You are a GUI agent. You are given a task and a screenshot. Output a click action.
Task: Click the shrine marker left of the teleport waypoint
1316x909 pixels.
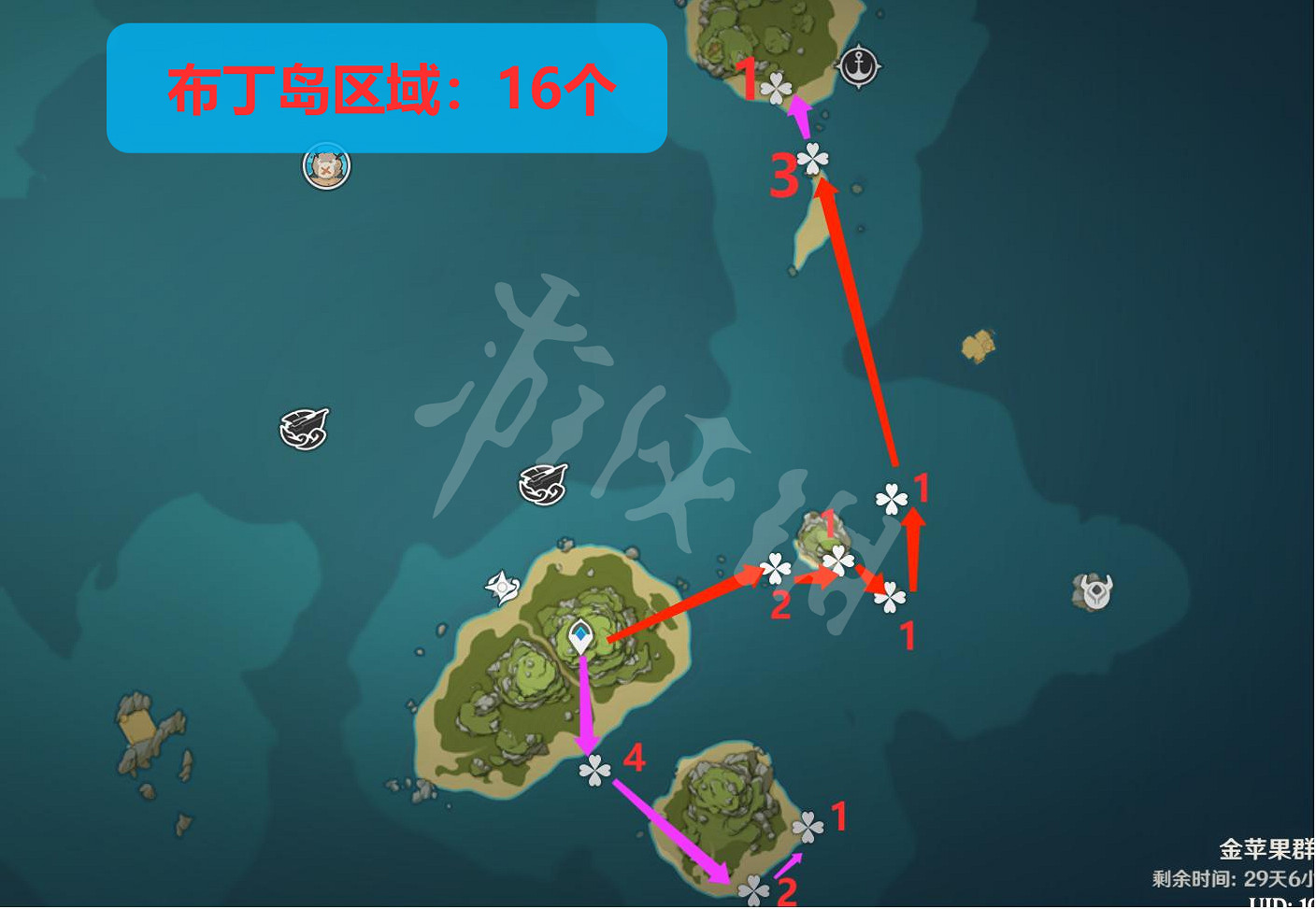coord(502,588)
